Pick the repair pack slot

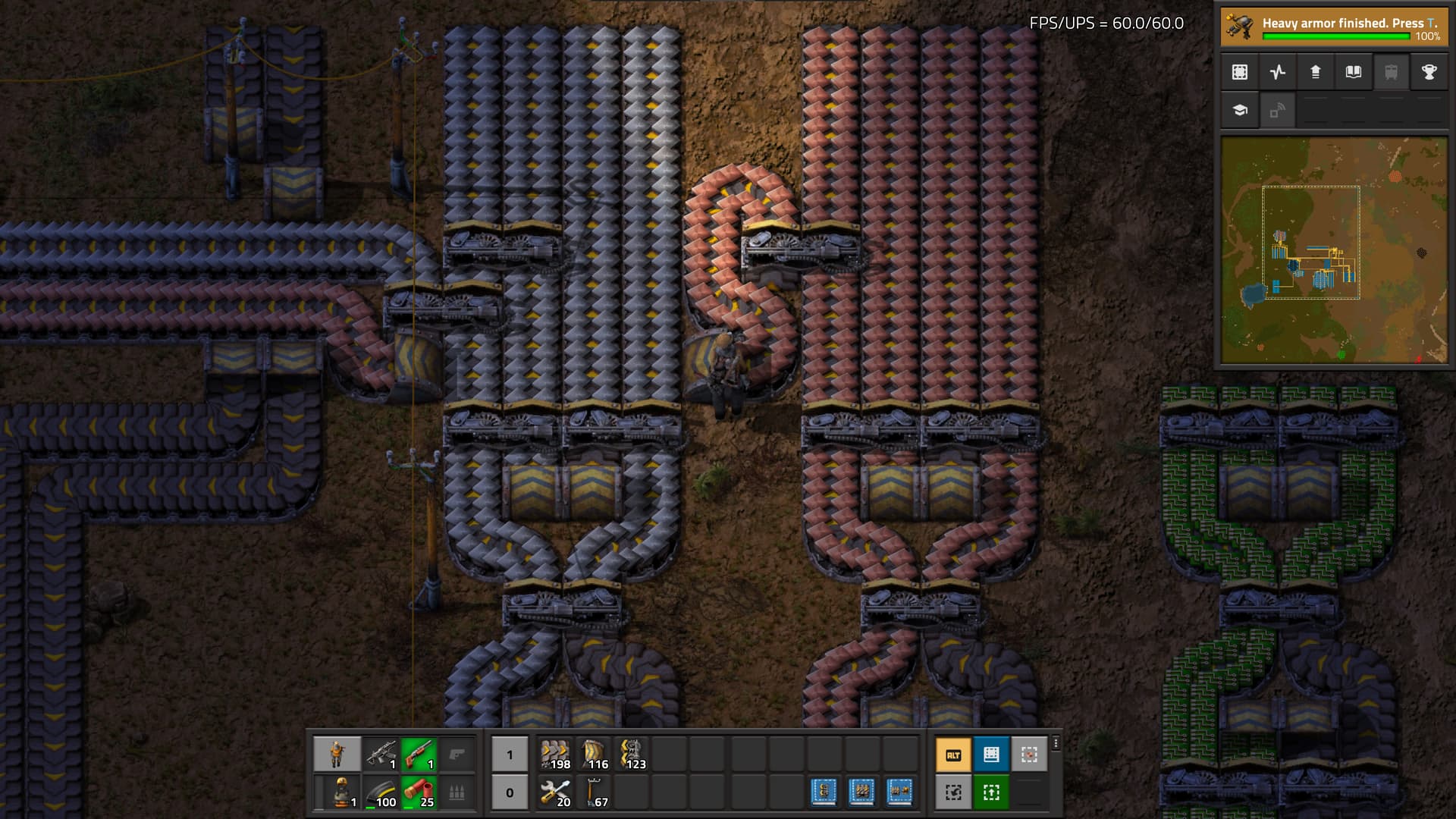click(x=556, y=792)
